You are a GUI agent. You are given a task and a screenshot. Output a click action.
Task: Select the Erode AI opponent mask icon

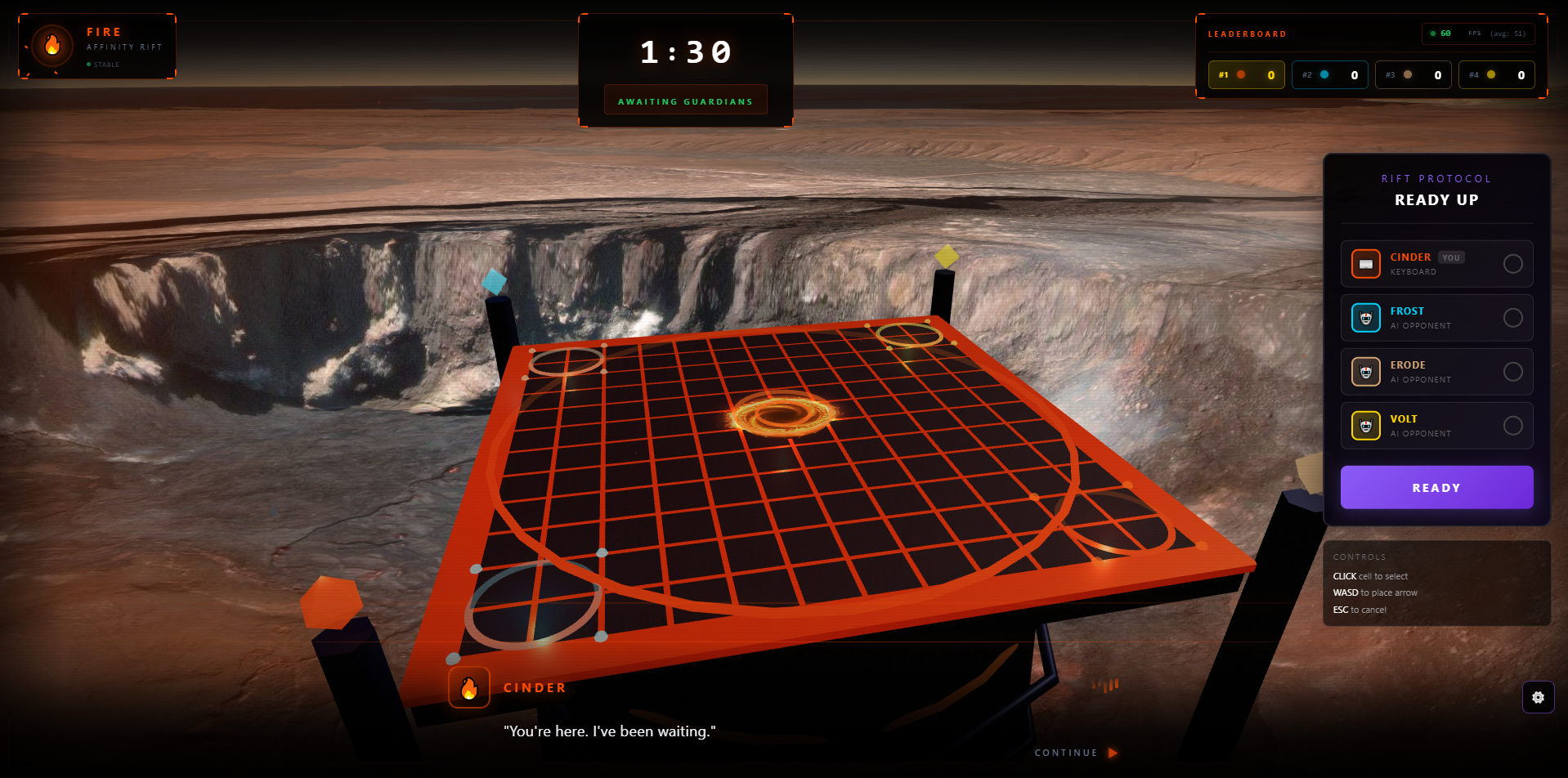point(1365,371)
